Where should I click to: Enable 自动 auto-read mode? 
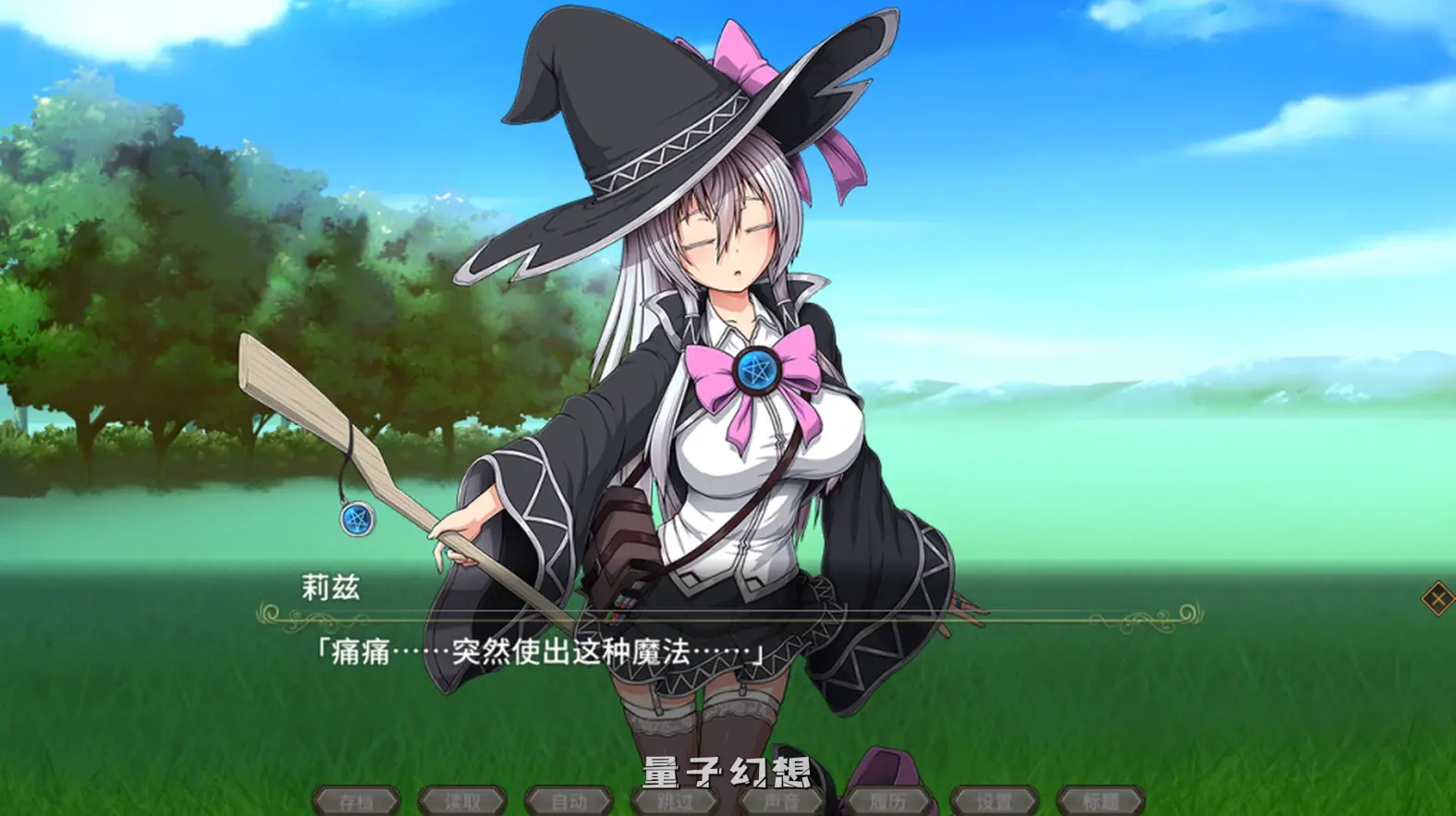[x=569, y=802]
